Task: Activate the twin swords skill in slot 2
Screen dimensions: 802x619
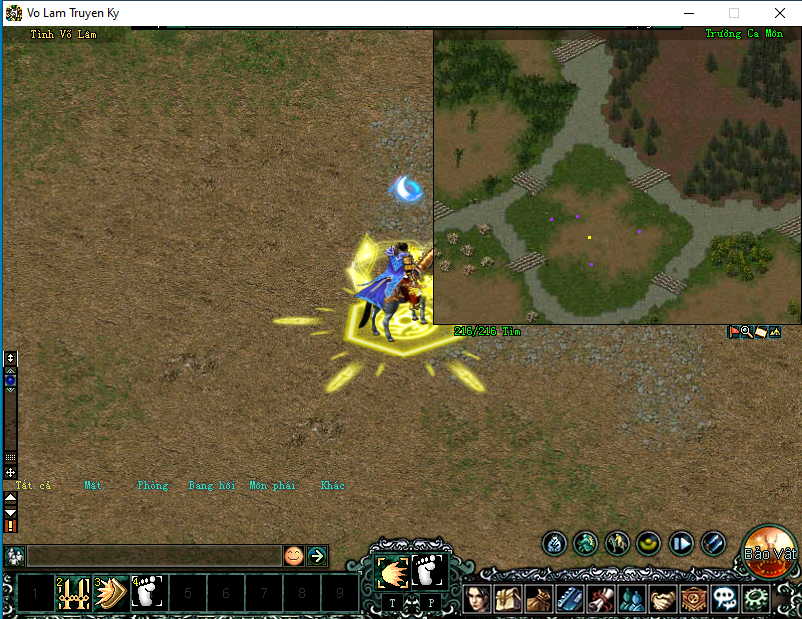Action: click(72, 593)
